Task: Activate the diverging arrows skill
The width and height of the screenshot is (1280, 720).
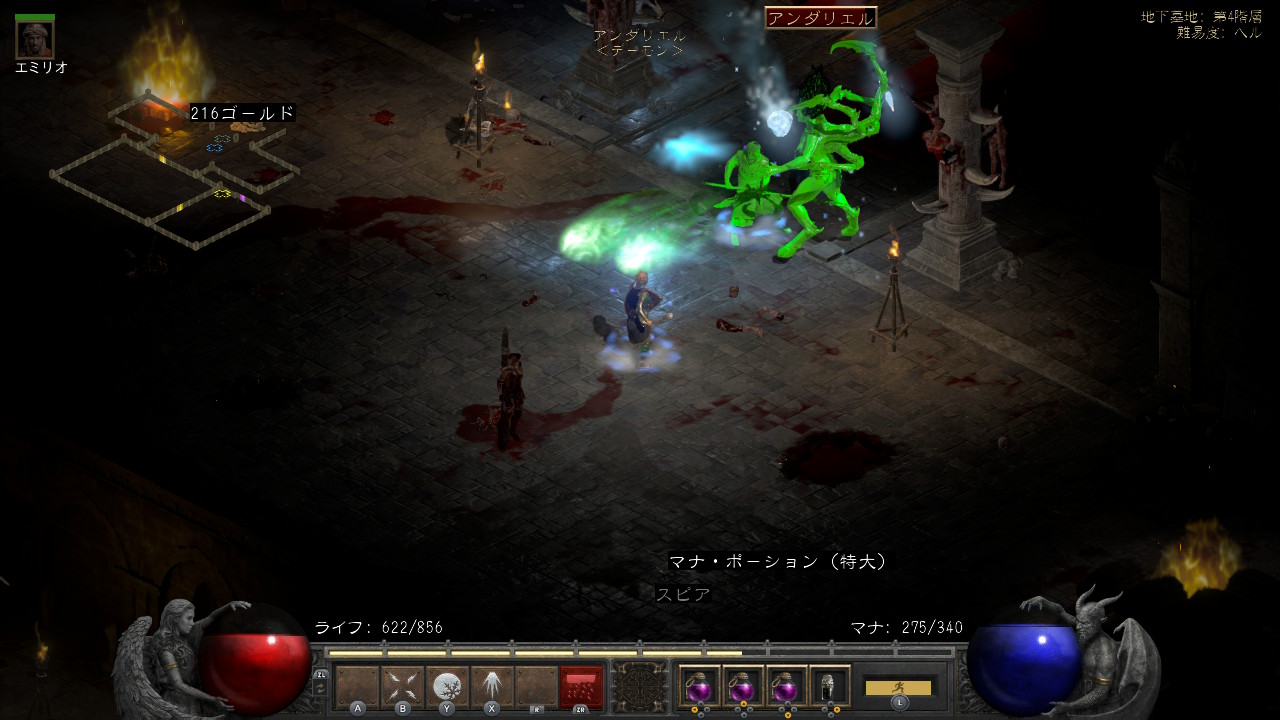Action: 402,686
